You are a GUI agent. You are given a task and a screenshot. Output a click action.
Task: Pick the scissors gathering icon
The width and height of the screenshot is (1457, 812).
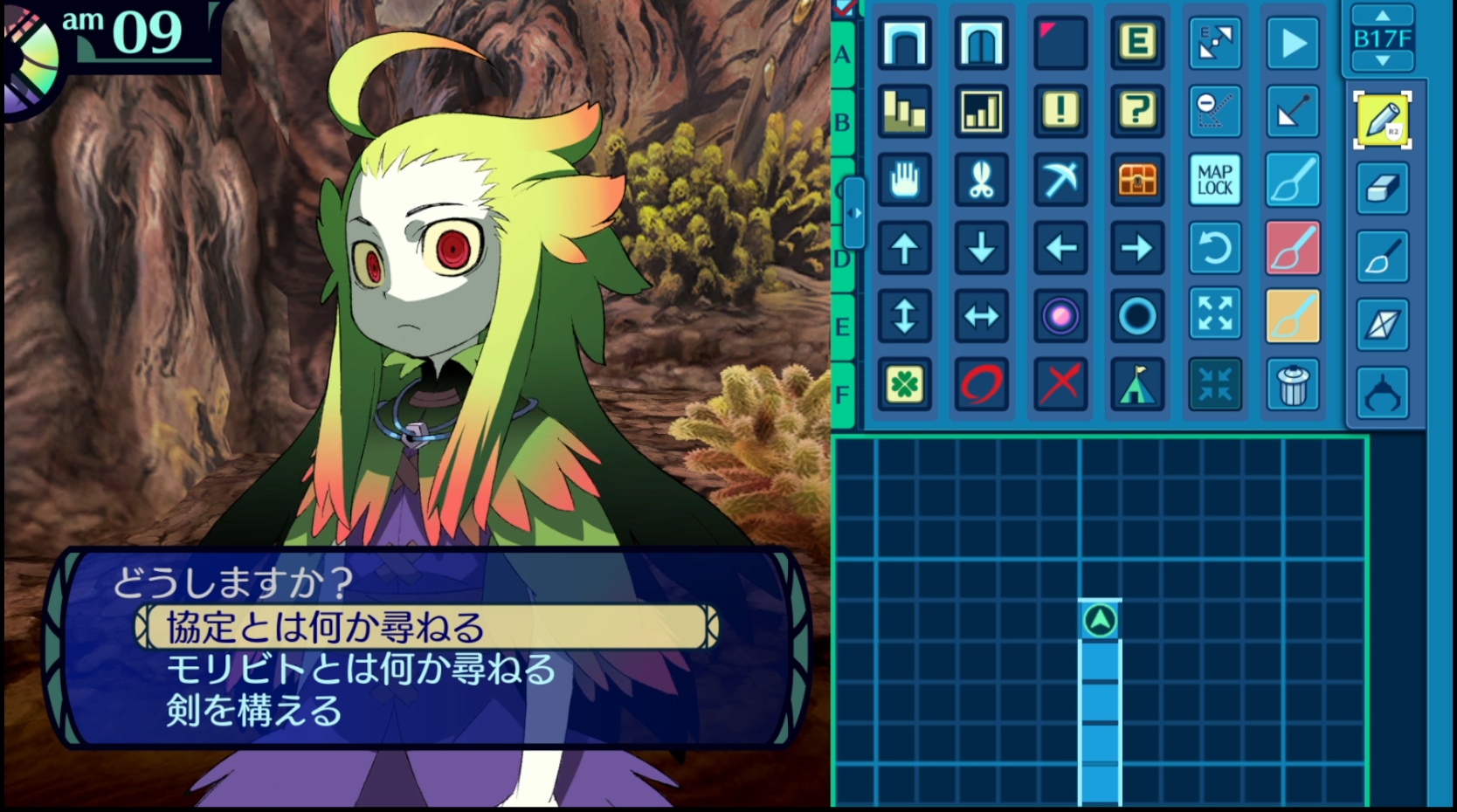tap(982, 180)
